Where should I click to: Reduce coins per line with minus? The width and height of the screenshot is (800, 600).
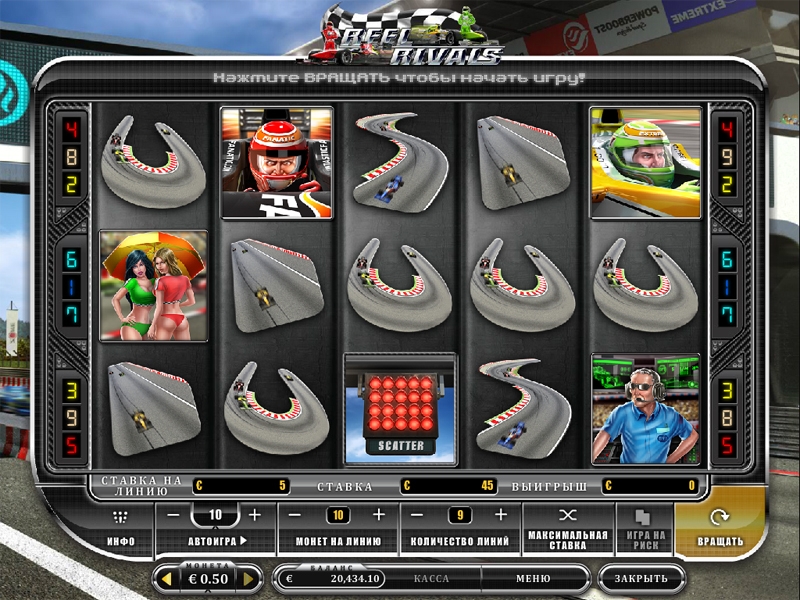pyautogui.click(x=297, y=515)
